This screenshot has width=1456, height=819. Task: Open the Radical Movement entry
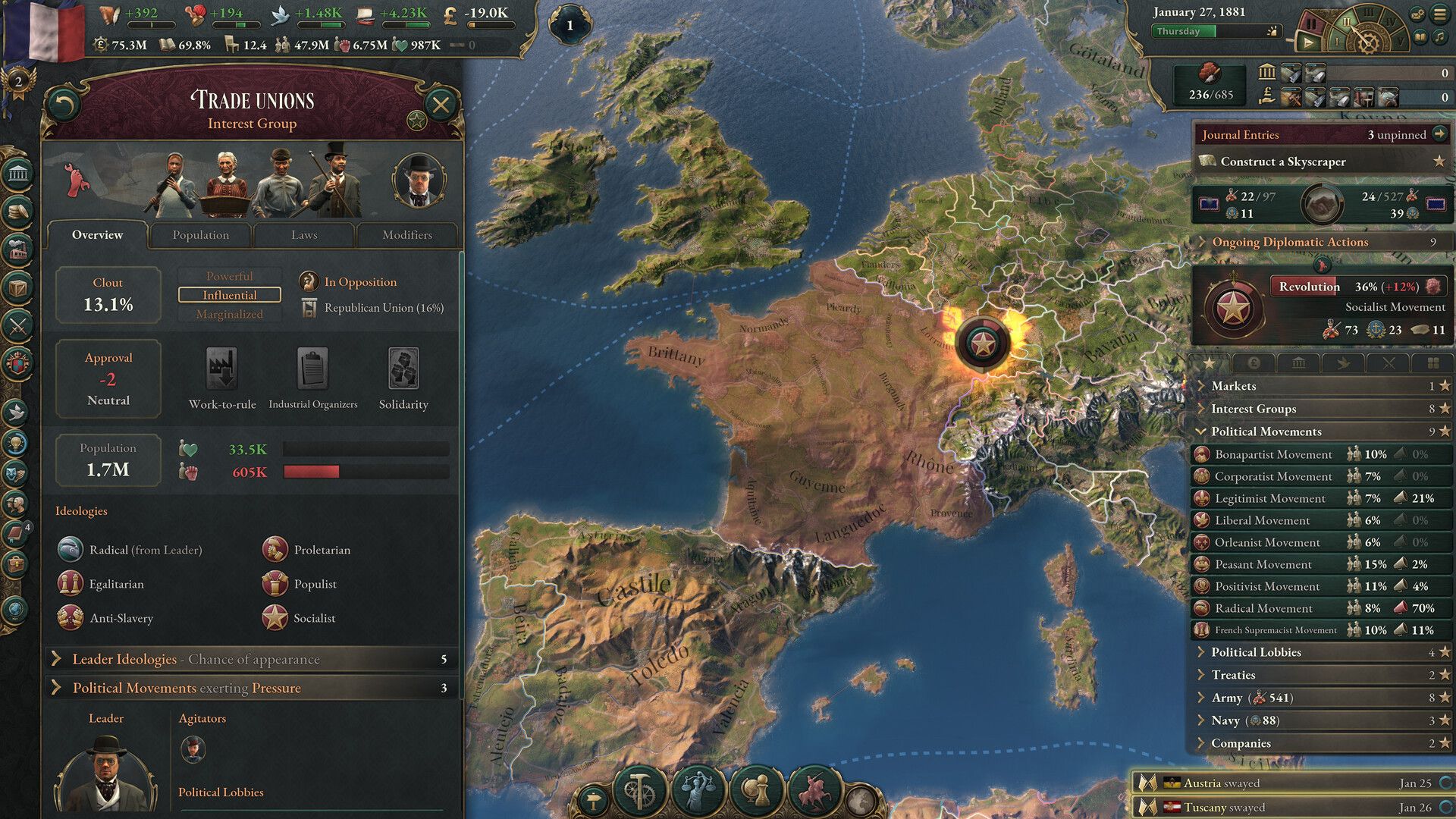pyautogui.click(x=1263, y=608)
